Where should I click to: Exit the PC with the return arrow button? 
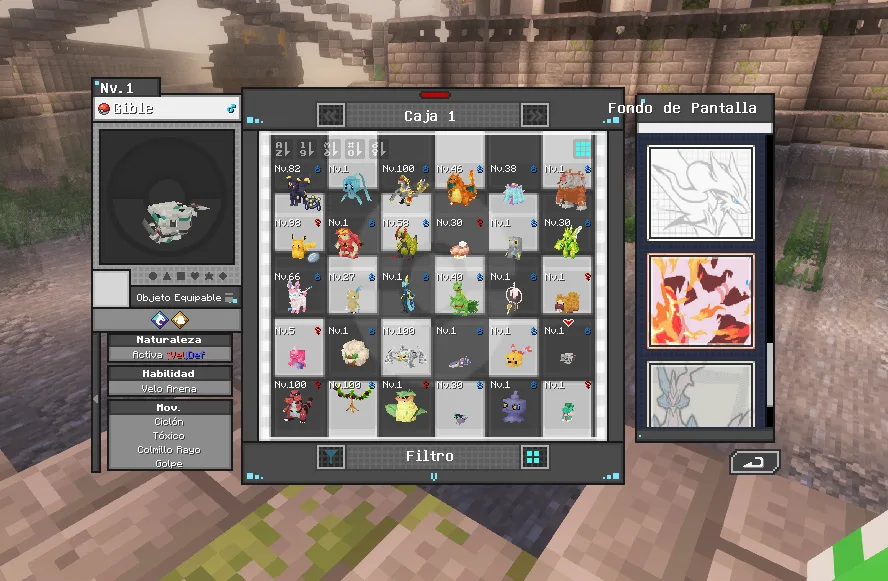pyautogui.click(x=754, y=462)
